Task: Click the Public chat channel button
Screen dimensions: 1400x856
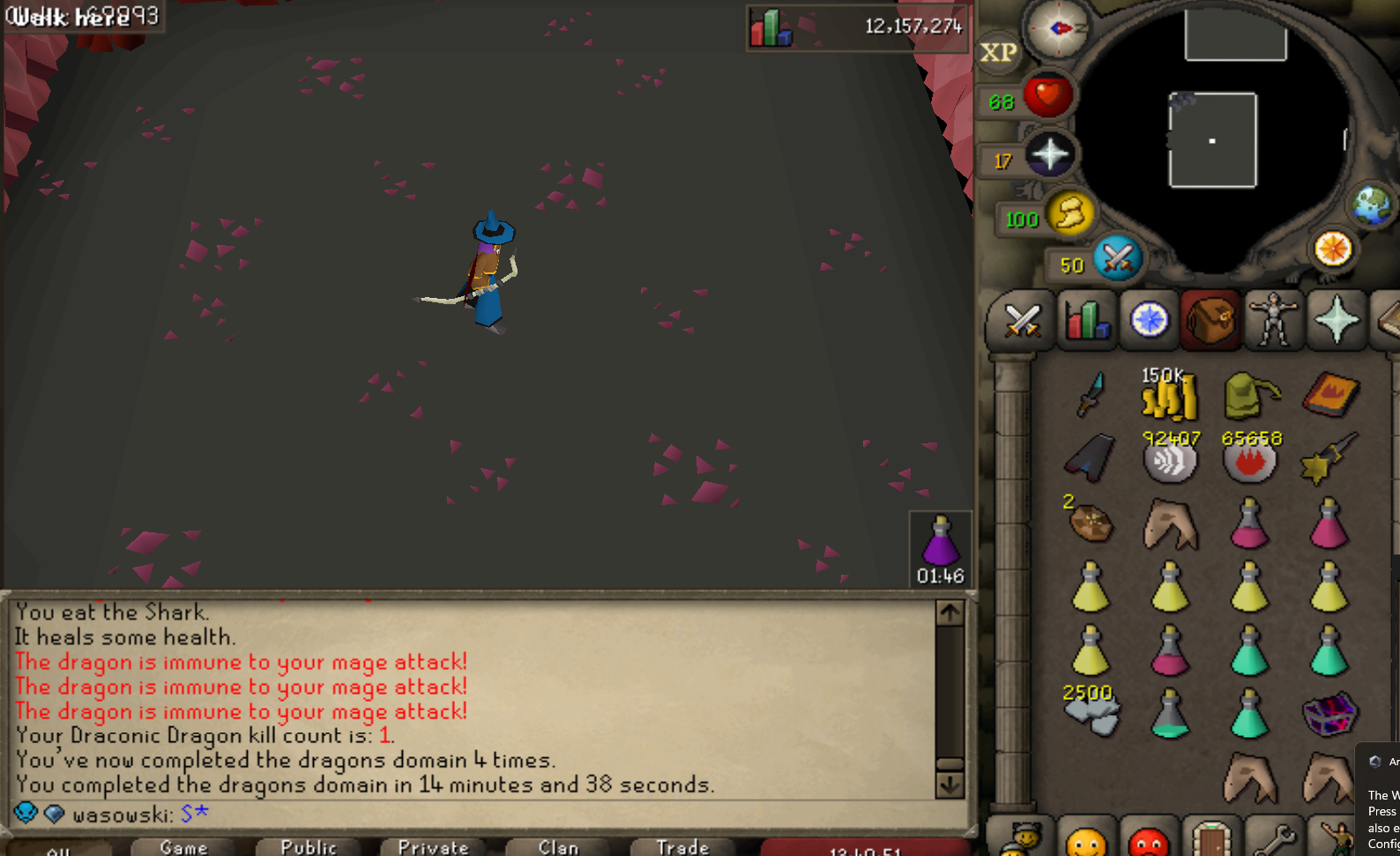Action: click(309, 846)
